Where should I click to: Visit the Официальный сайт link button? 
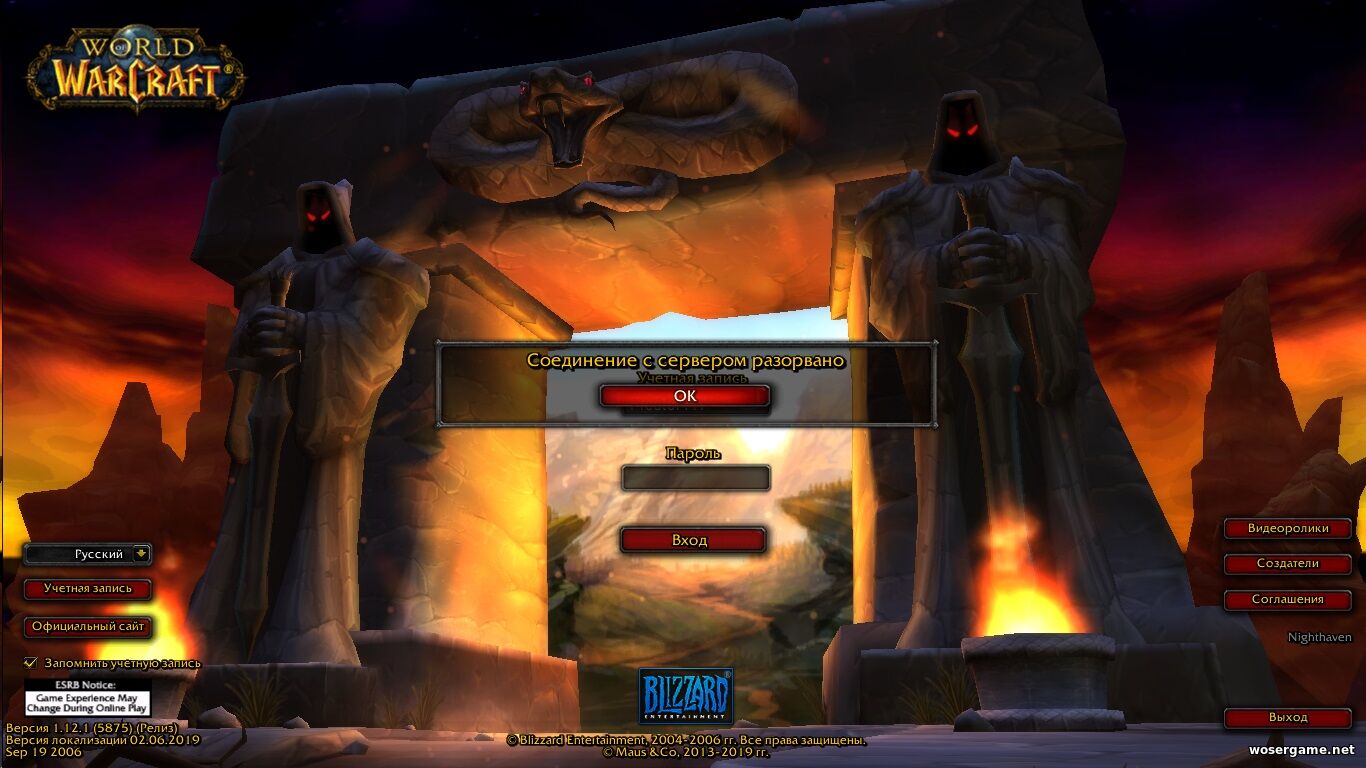(x=88, y=627)
